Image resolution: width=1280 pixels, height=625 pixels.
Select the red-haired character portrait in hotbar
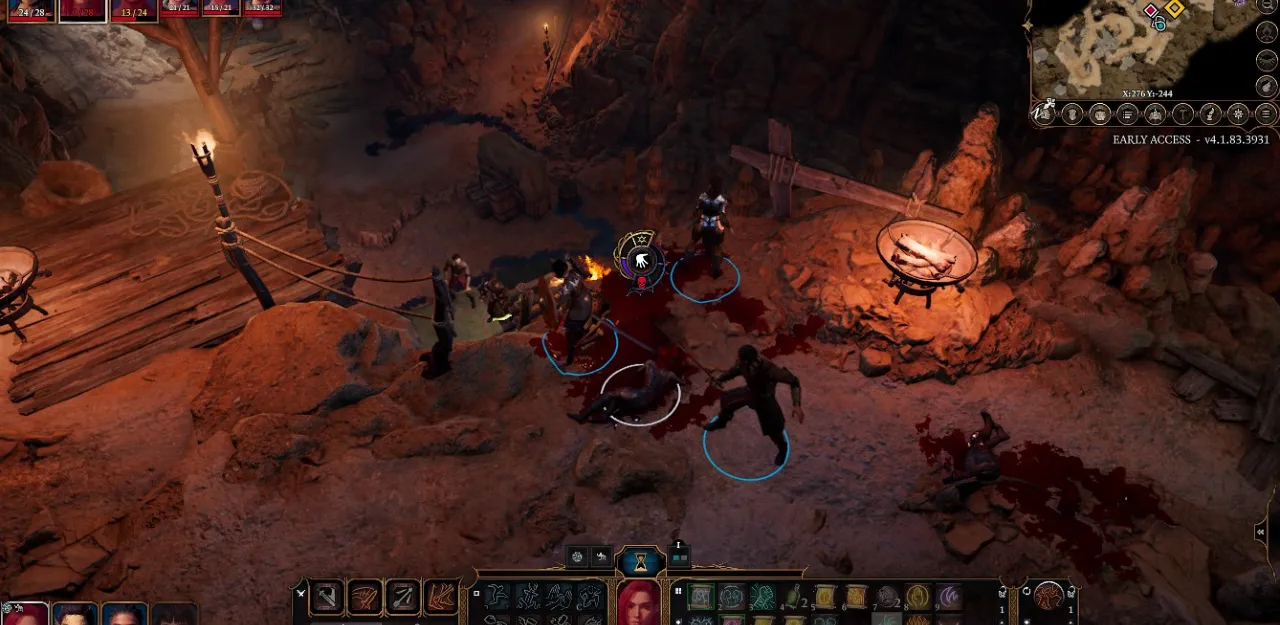coord(638,602)
